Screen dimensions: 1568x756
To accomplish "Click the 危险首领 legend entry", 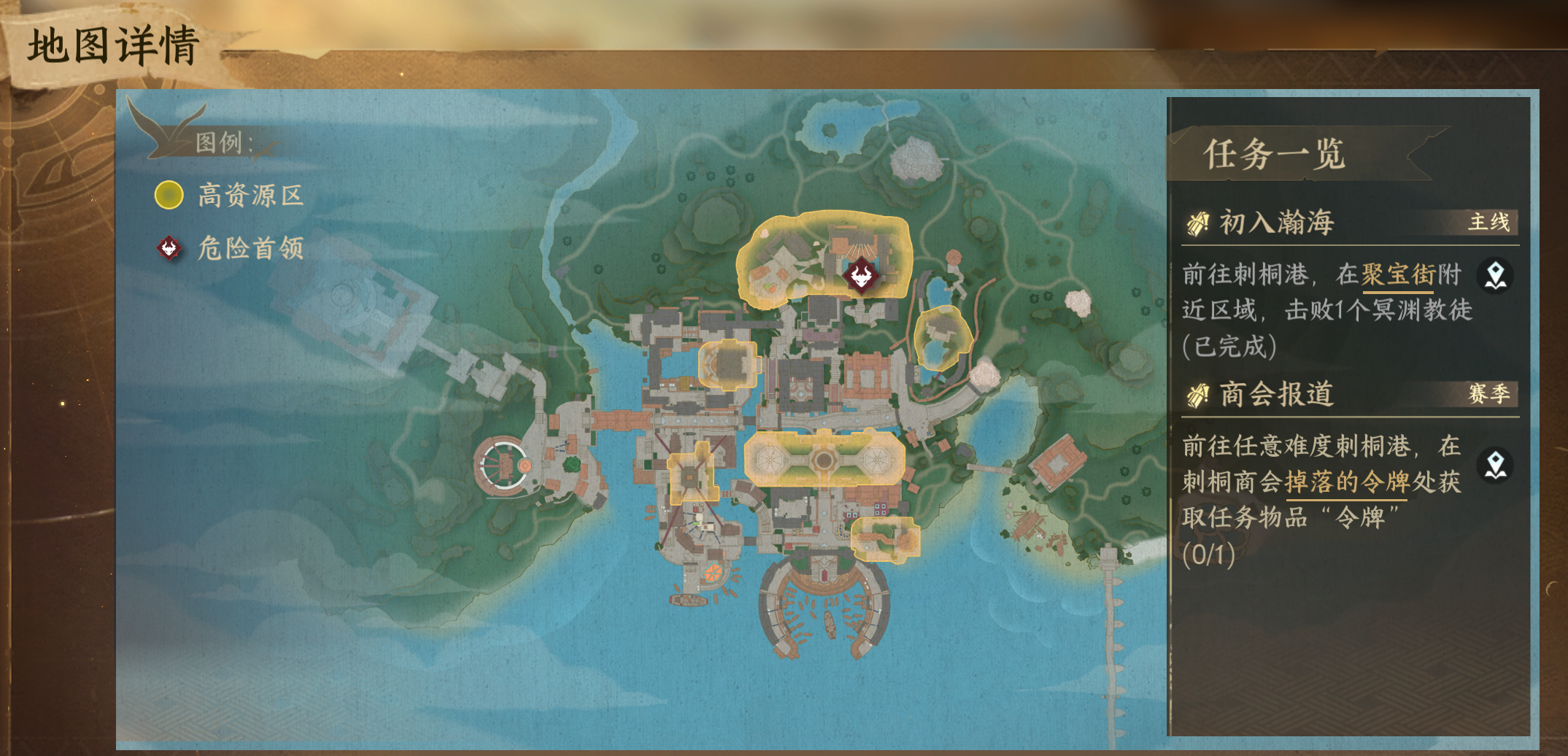I will coord(229,249).
